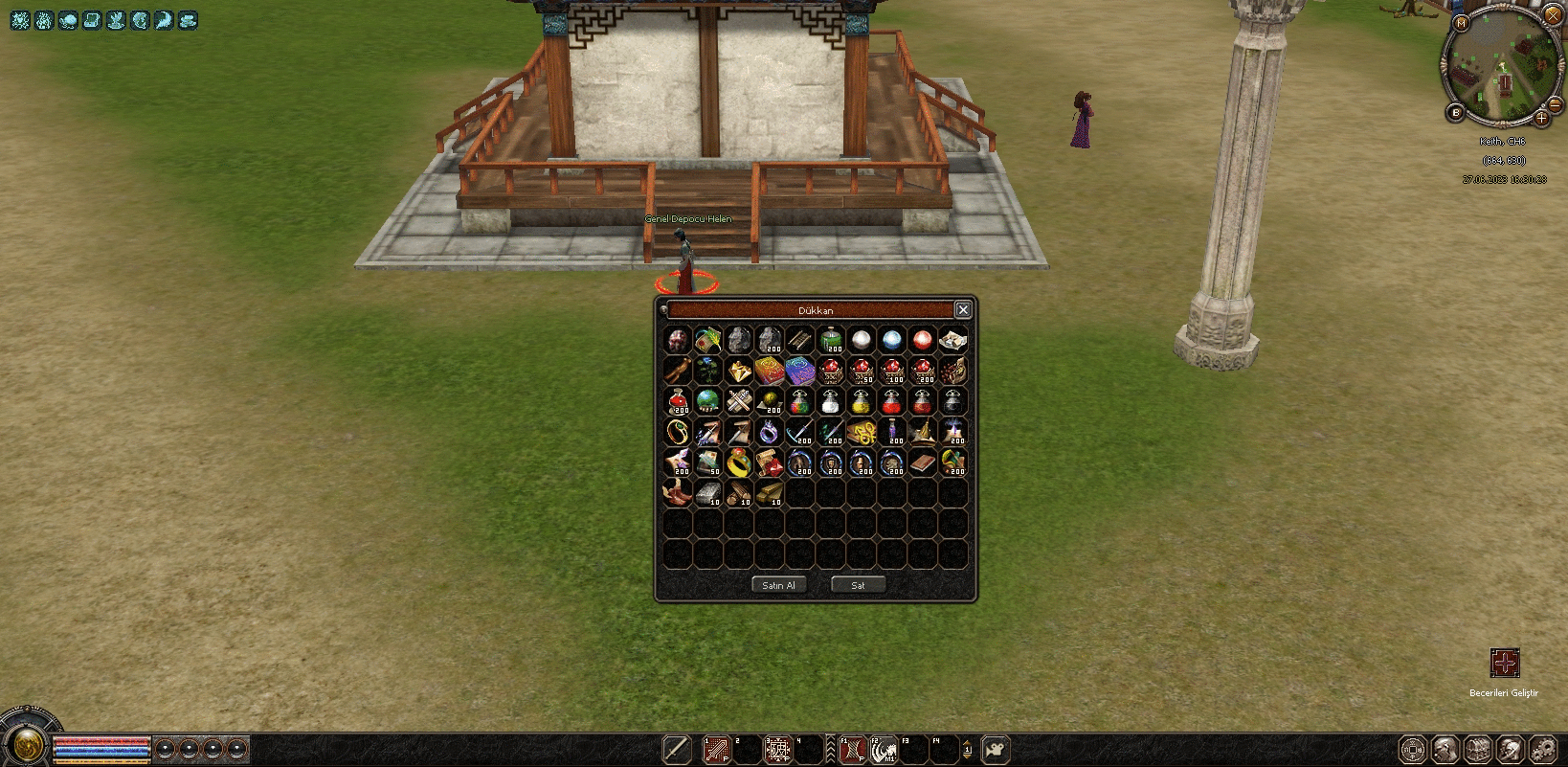Viewport: 1568px width, 767px height.
Task: Select the golden ring with red gem
Action: 738,463
